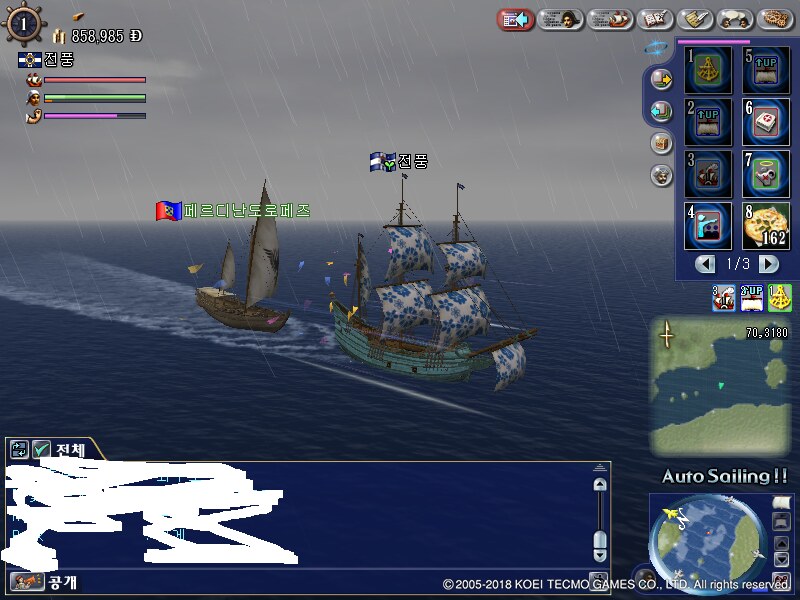This screenshot has width=800, height=600.
Task: Select the pizza food item with 162
Action: tap(766, 226)
